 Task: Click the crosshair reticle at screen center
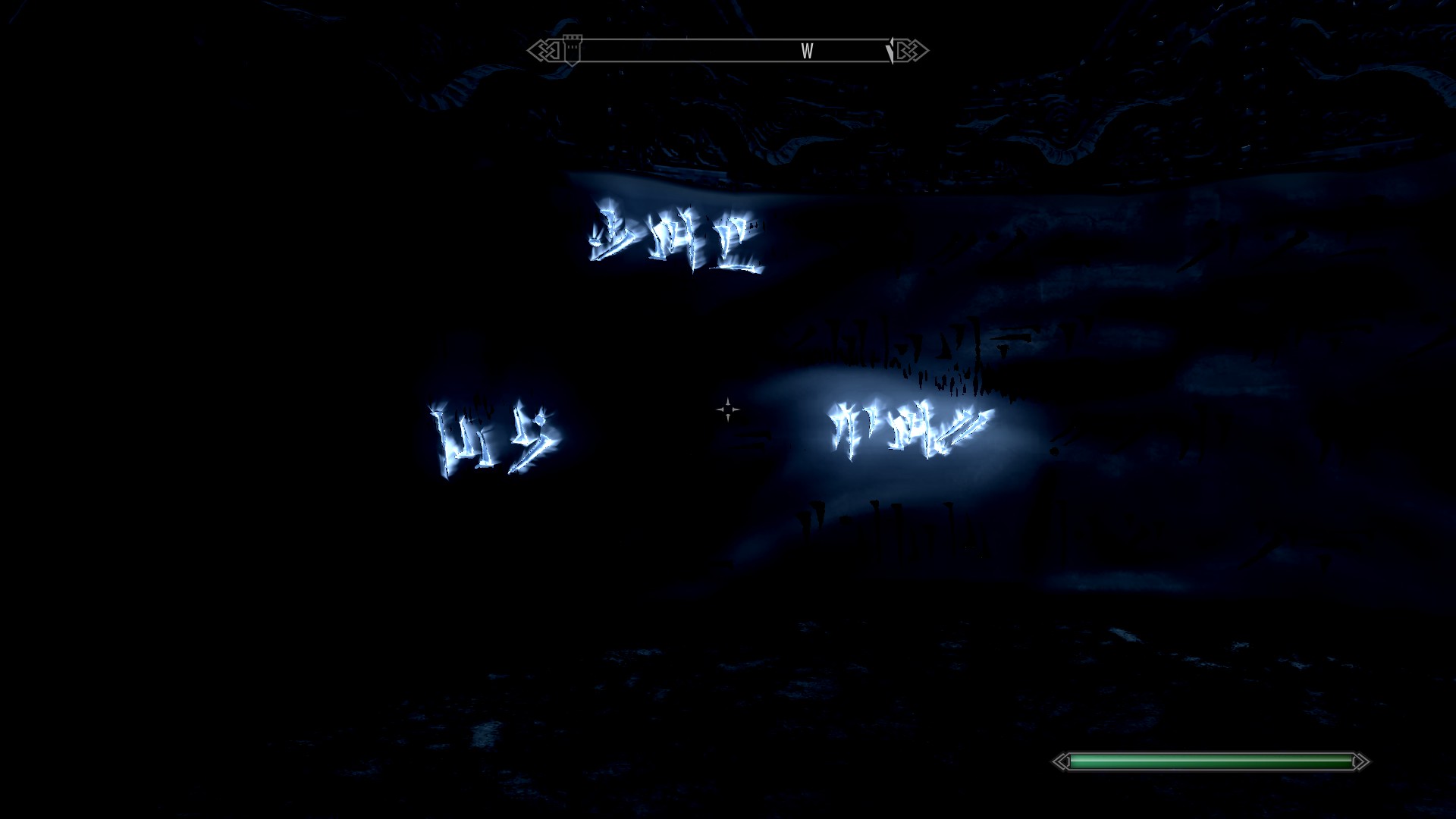point(727,409)
